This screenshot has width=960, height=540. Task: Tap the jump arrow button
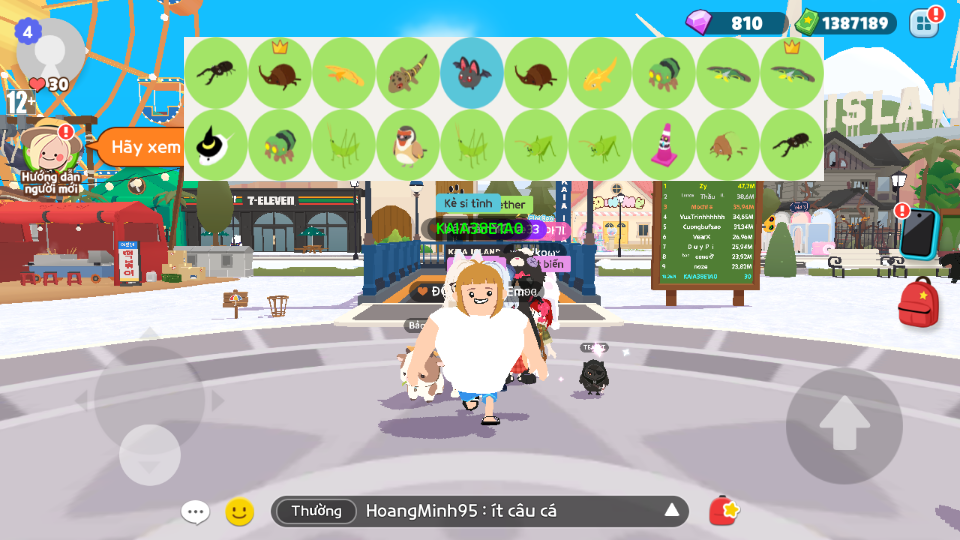(x=844, y=424)
